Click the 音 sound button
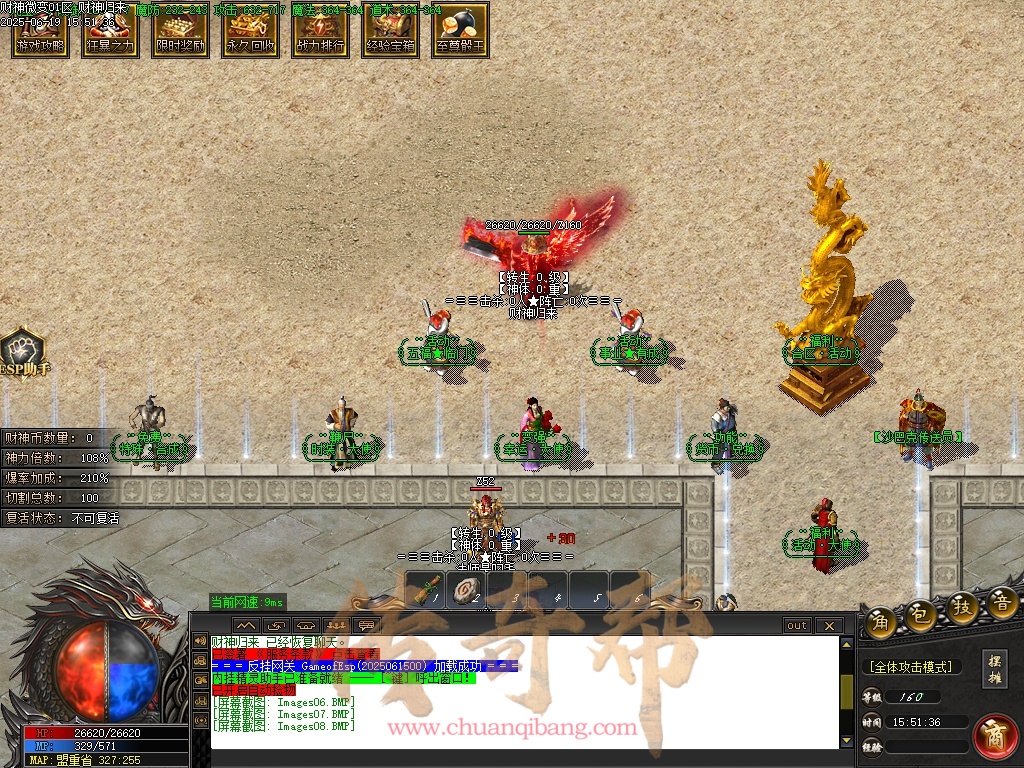Screen dimensions: 1024x768 tap(1002, 603)
